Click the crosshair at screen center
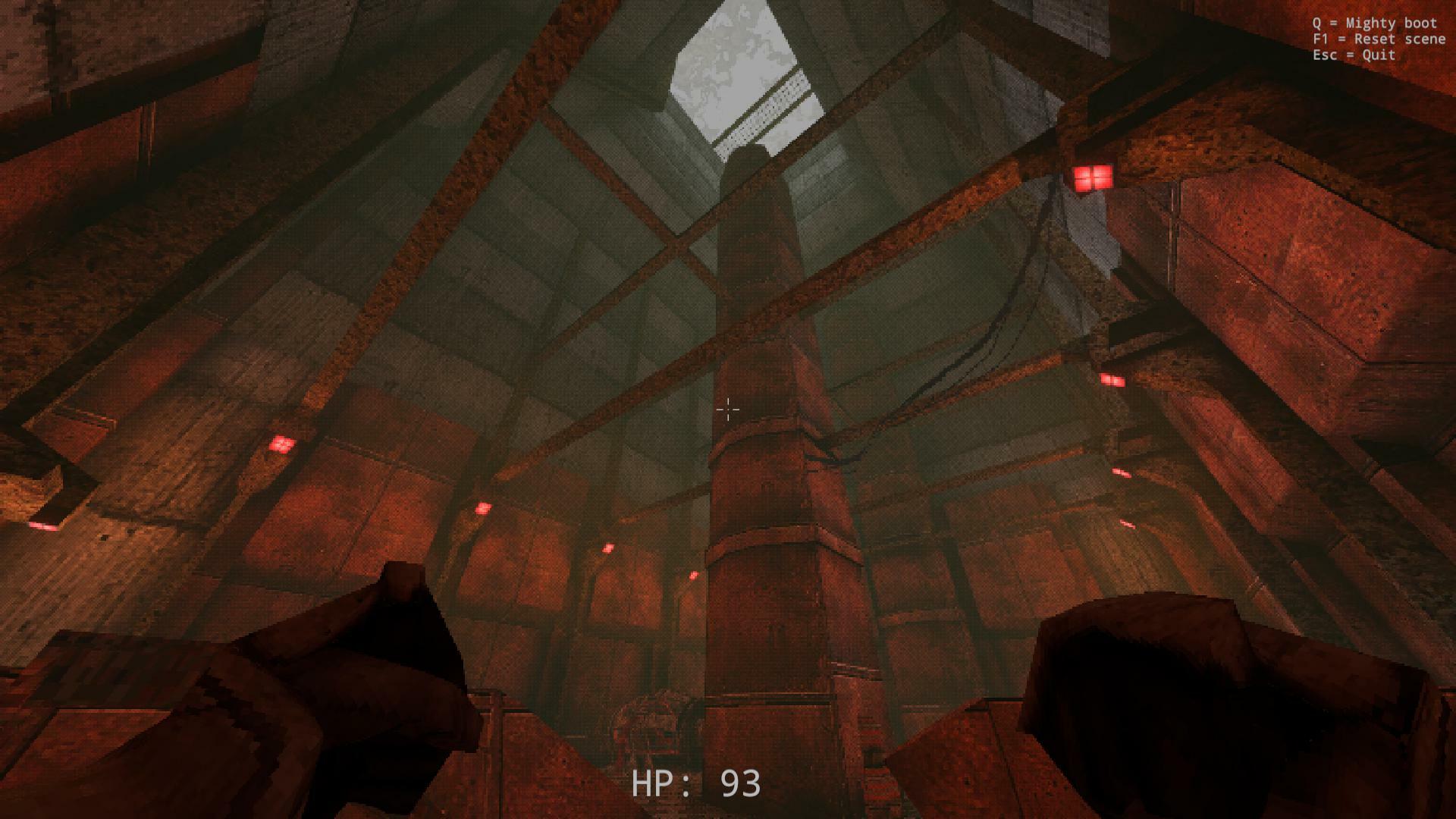The width and height of the screenshot is (1456, 819). click(728, 409)
